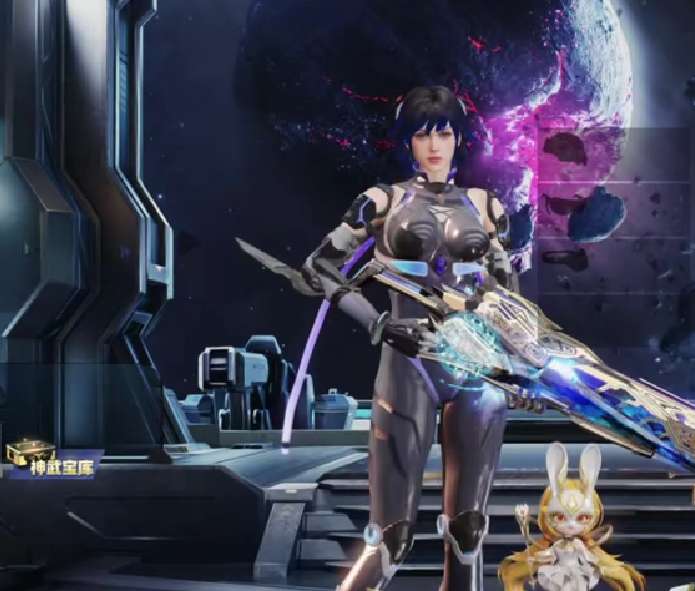Open the 神武宝库 treasure chest icon

[27, 453]
